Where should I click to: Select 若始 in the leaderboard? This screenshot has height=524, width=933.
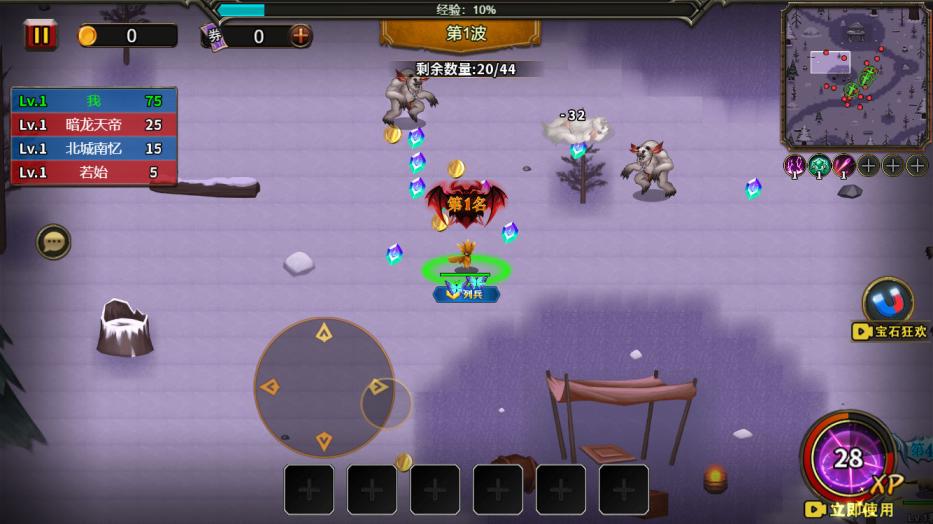click(94, 172)
